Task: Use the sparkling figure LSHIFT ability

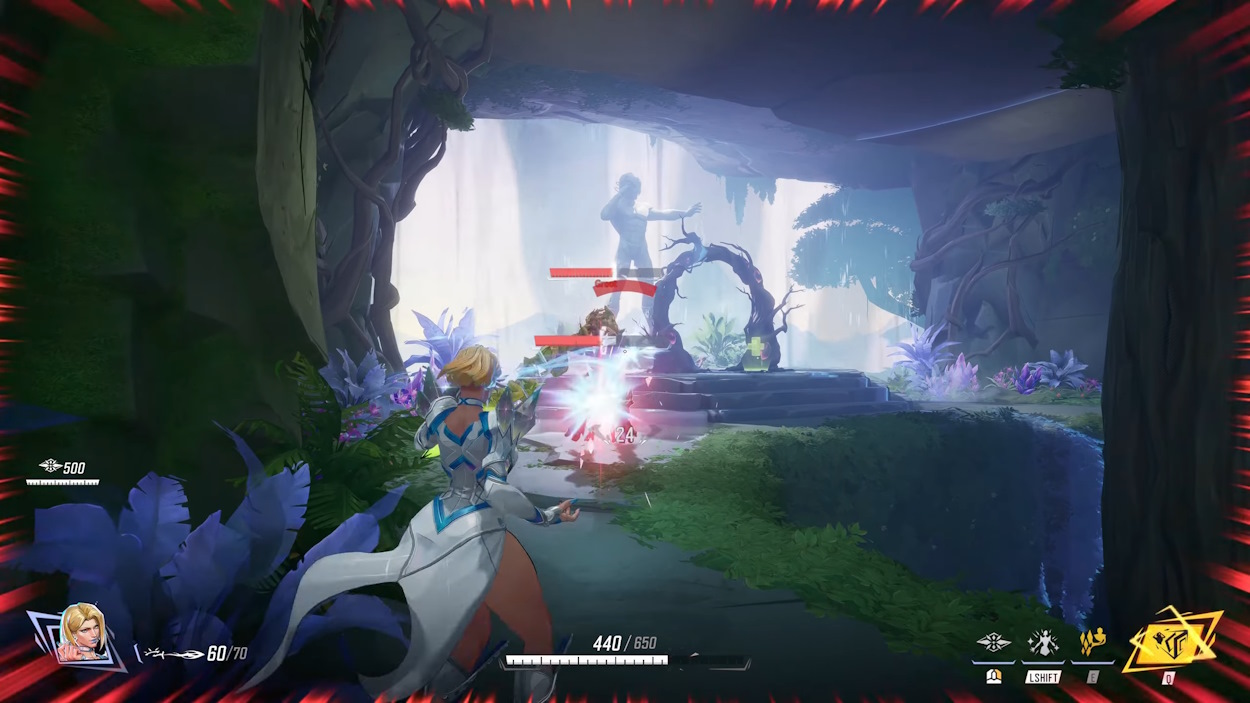Action: 1043,643
